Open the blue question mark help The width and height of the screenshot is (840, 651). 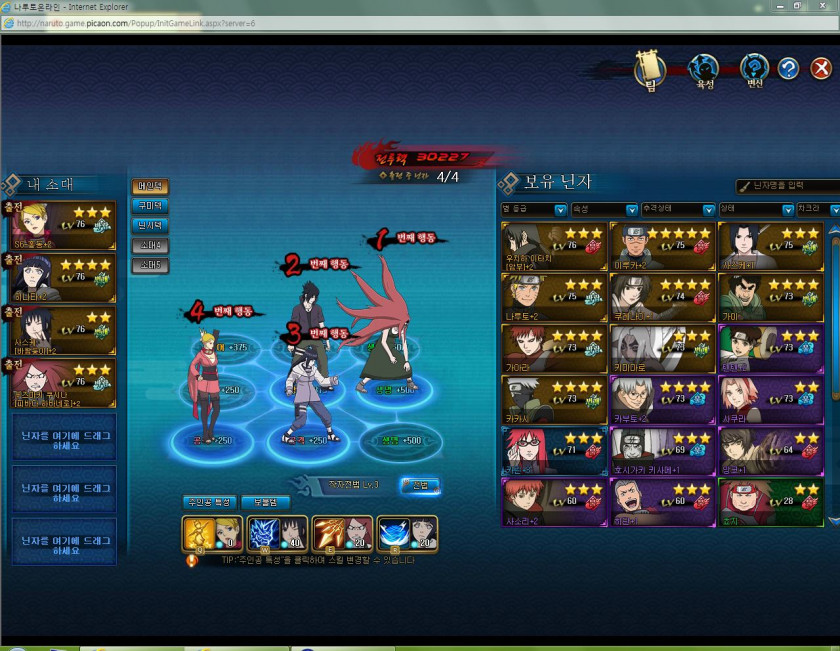789,68
